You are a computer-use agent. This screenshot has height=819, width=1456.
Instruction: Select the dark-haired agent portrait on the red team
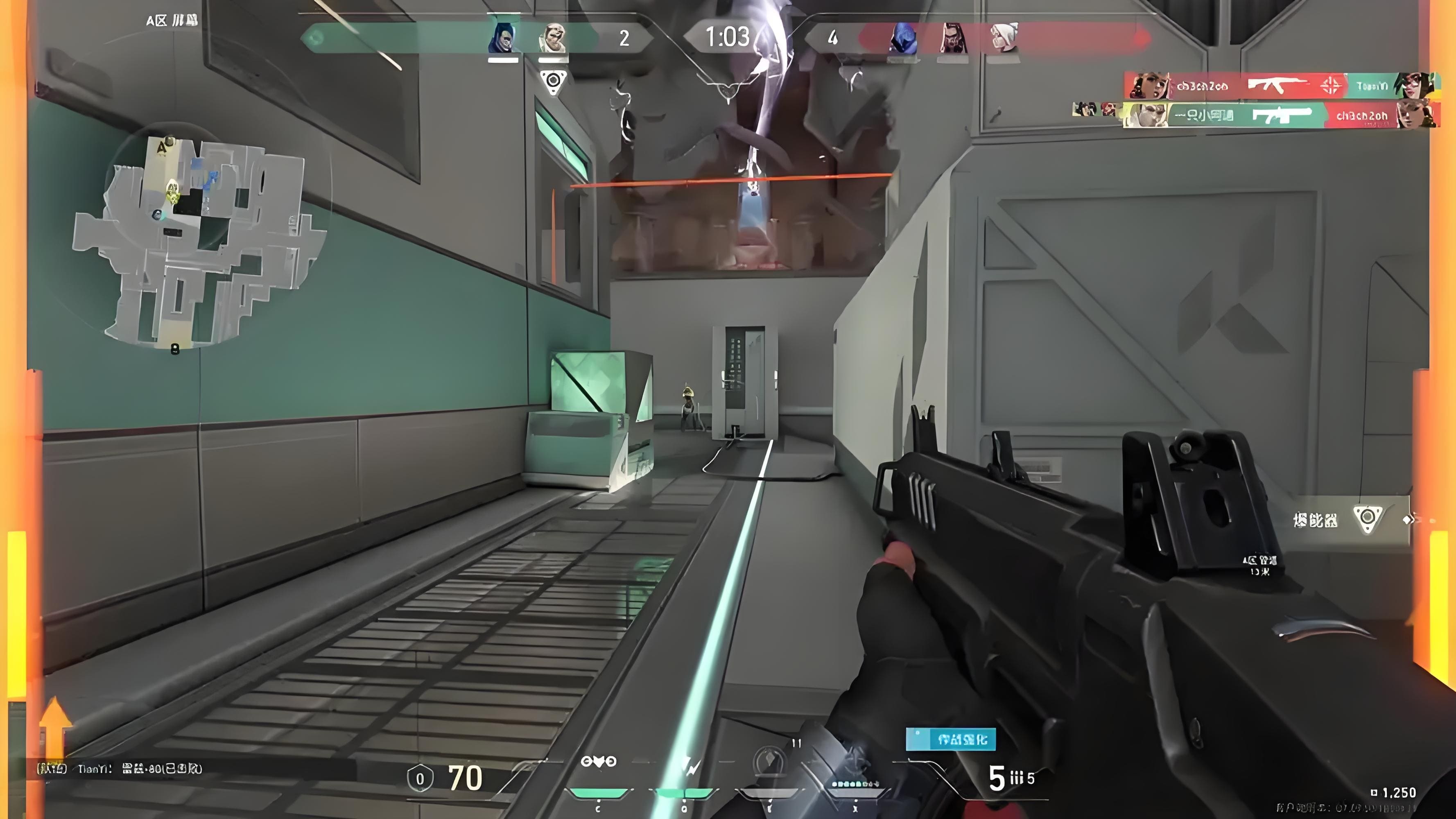click(x=952, y=38)
